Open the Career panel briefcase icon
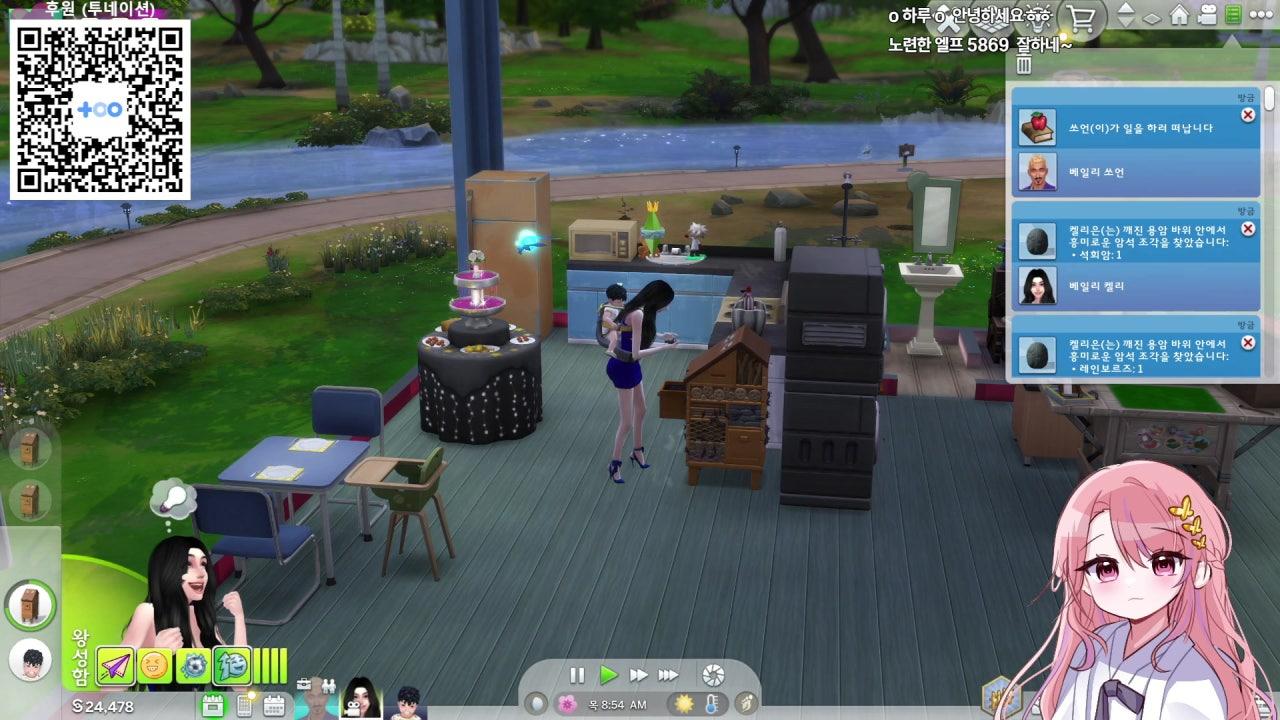The image size is (1280, 720). pyautogui.click(x=304, y=684)
